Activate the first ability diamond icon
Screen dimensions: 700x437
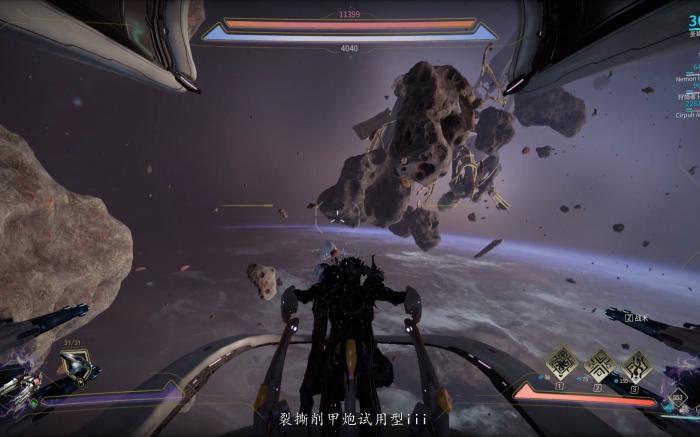(x=562, y=363)
